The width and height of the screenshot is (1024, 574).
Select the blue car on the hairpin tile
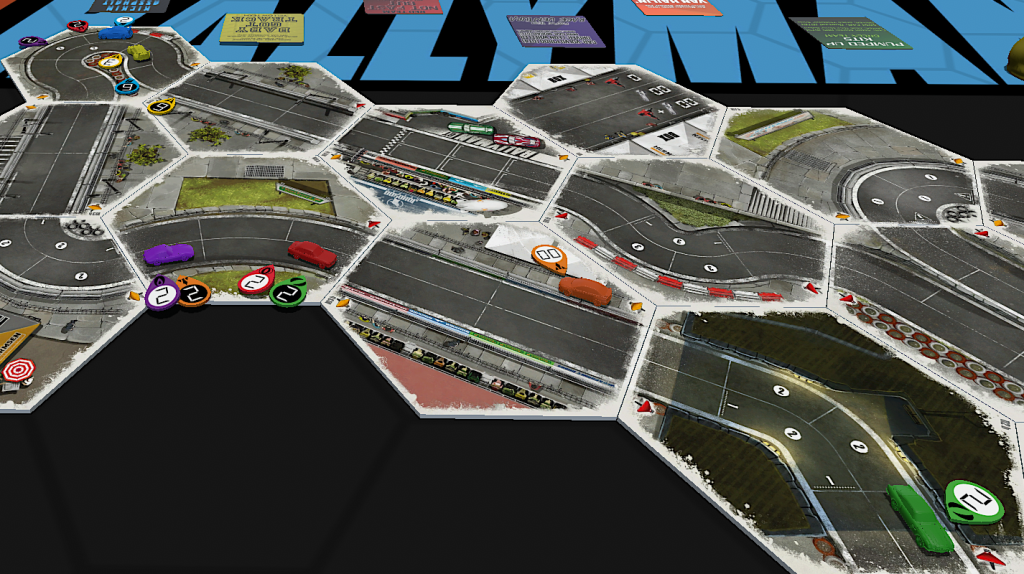point(115,32)
